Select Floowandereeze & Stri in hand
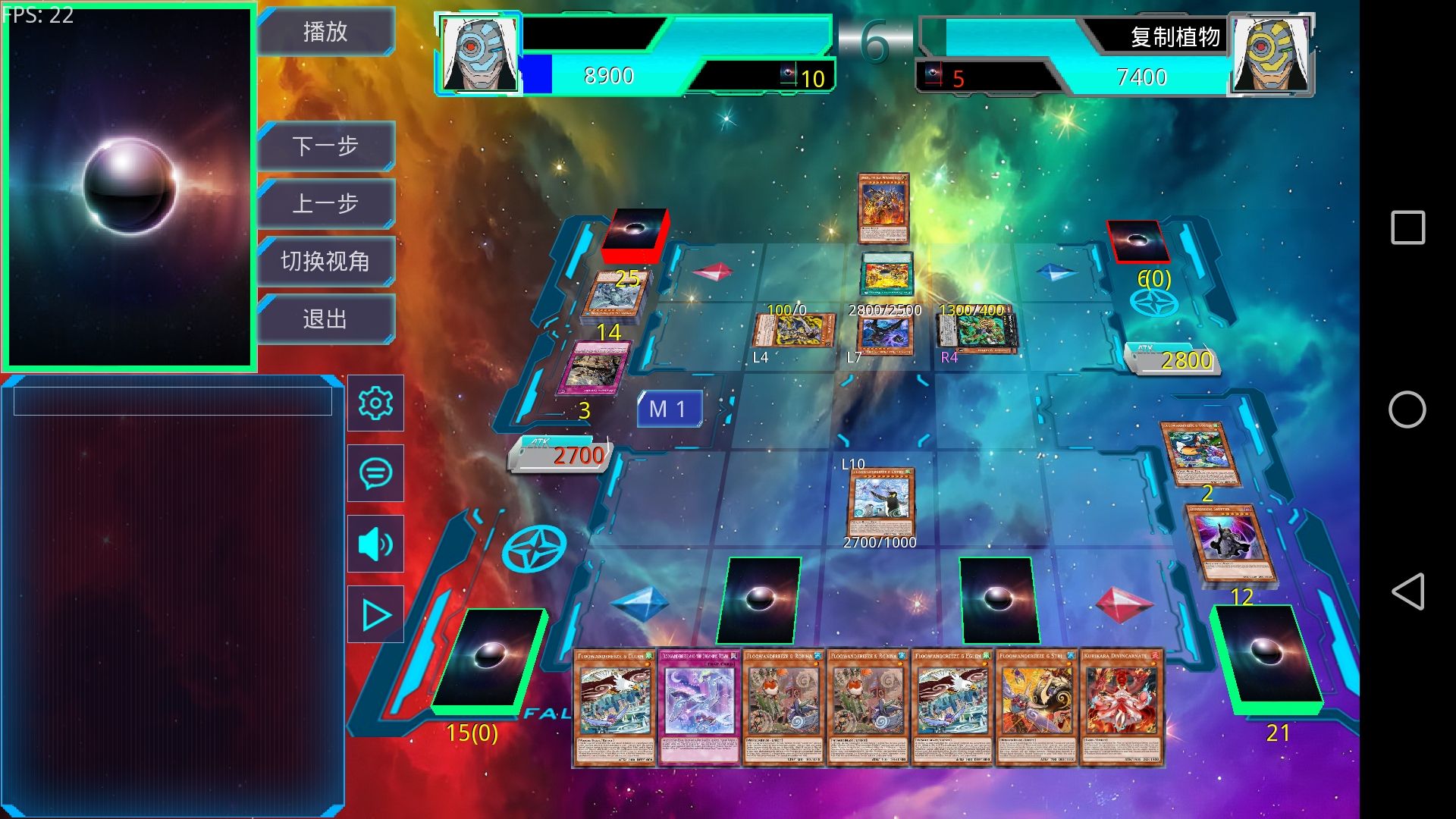Image resolution: width=1456 pixels, height=819 pixels. 1036,707
